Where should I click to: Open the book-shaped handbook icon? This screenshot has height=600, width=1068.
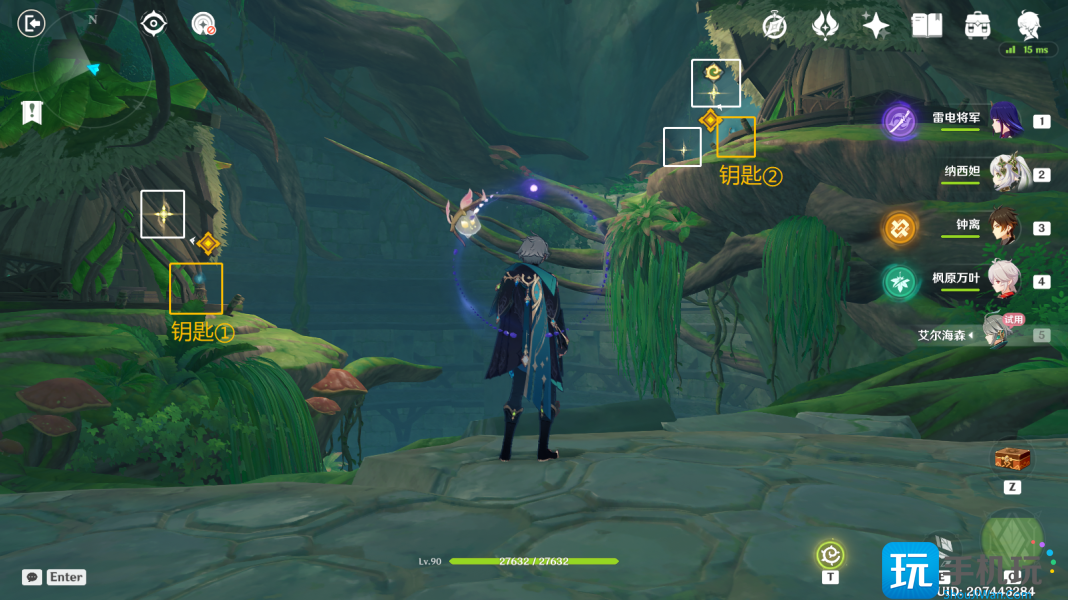pos(927,26)
